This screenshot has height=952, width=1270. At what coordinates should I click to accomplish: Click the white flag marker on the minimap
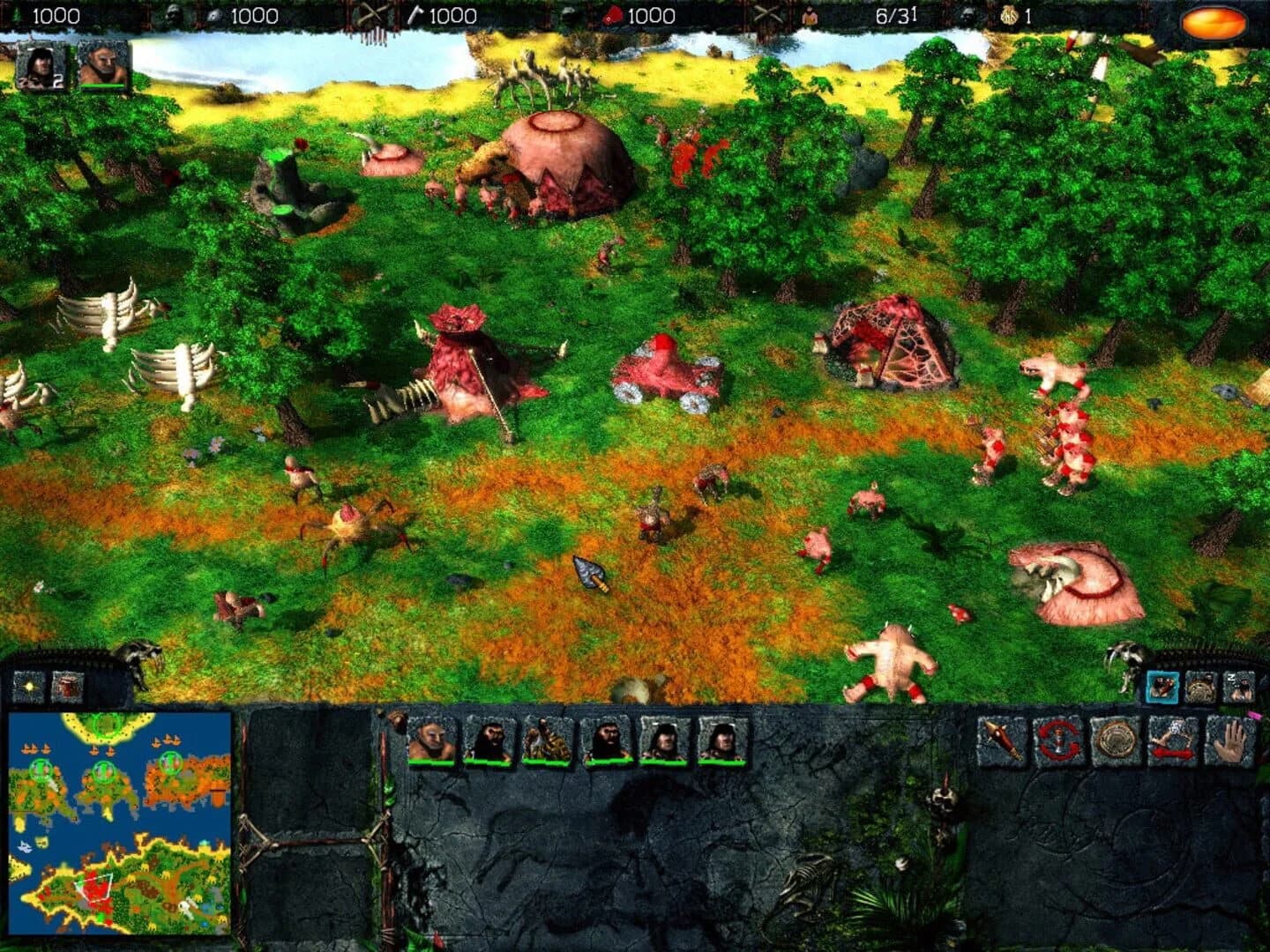[186, 905]
